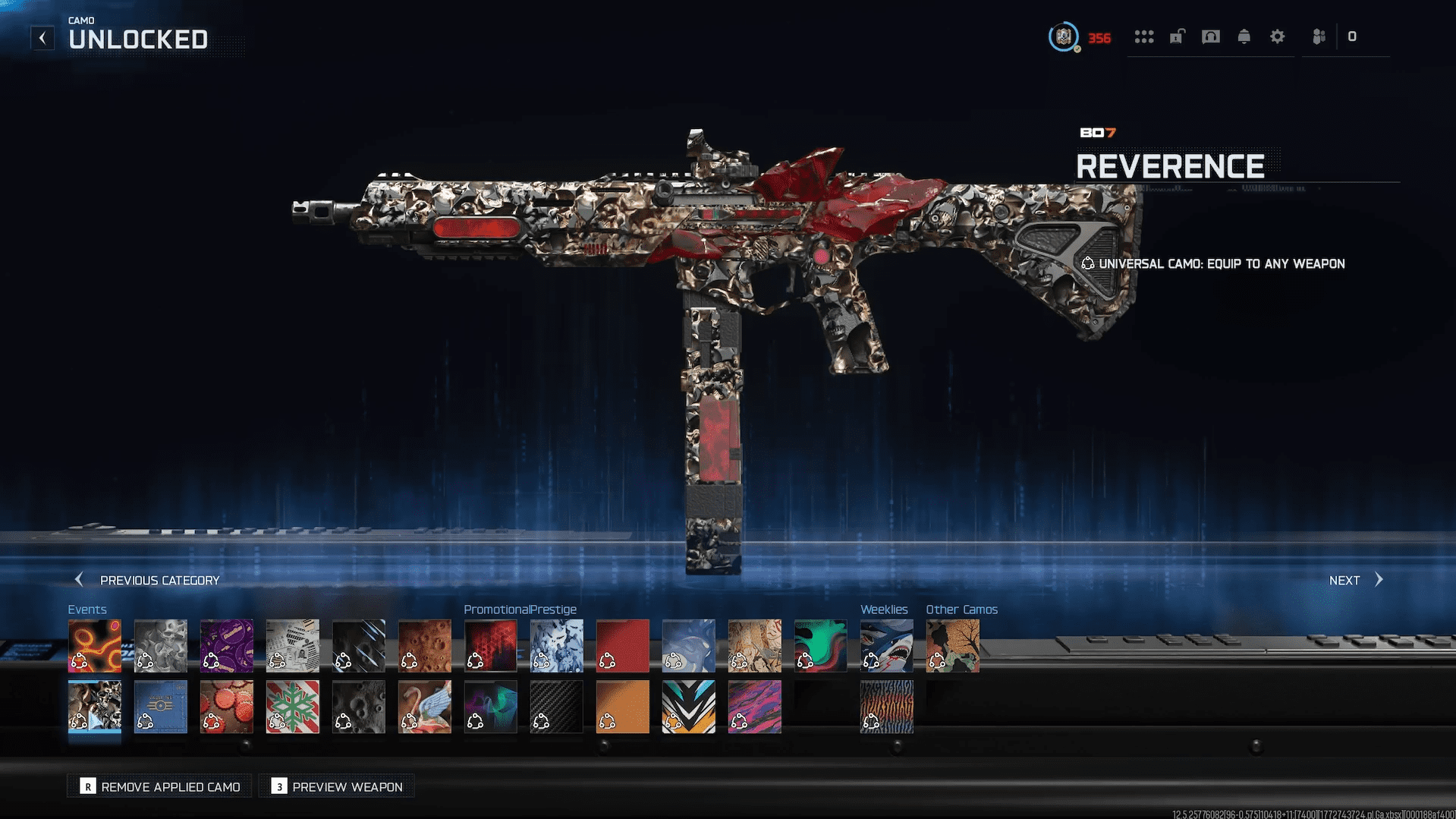The width and height of the screenshot is (1456, 819).
Task: Go back using the arrow beside Unlocked
Action: pos(42,38)
